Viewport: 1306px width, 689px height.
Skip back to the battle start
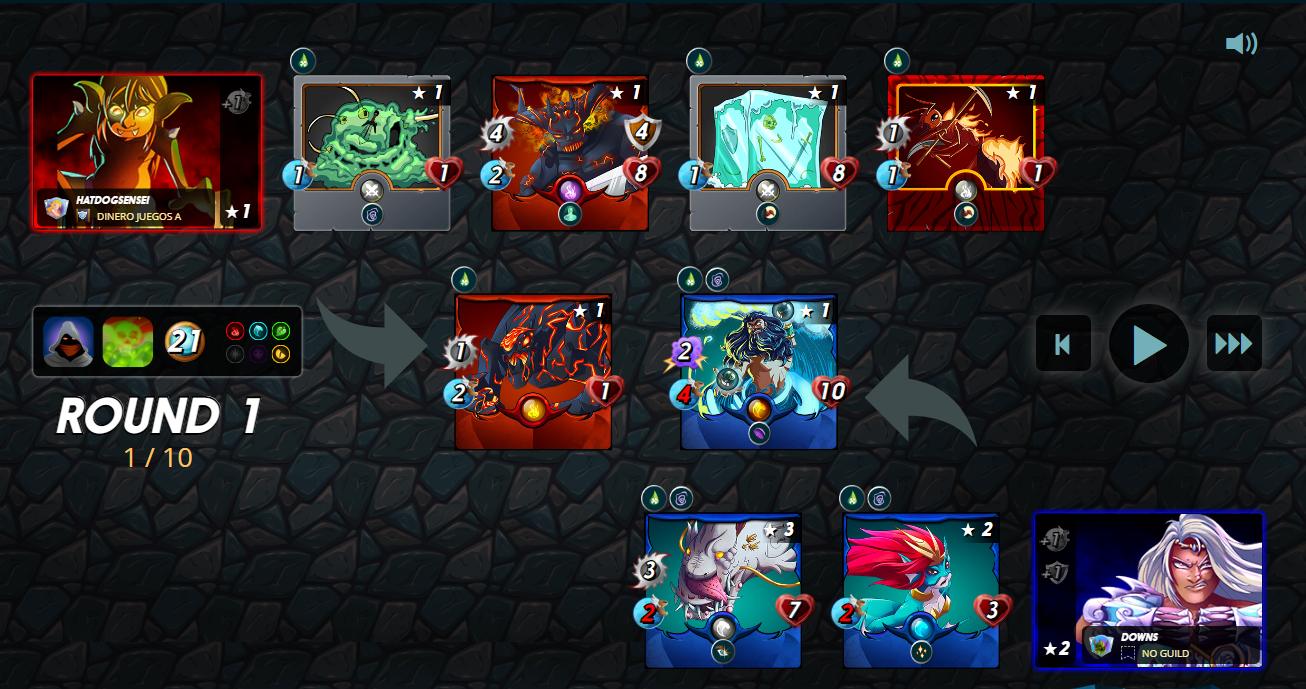pyautogui.click(x=1063, y=344)
